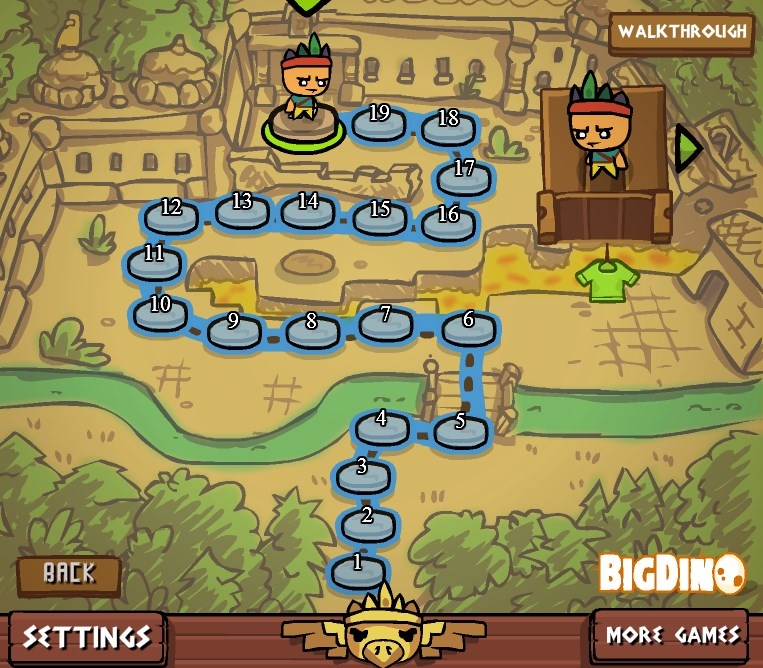Image resolution: width=763 pixels, height=668 pixels.
Task: Open level 14 stone node
Action: click(x=307, y=208)
